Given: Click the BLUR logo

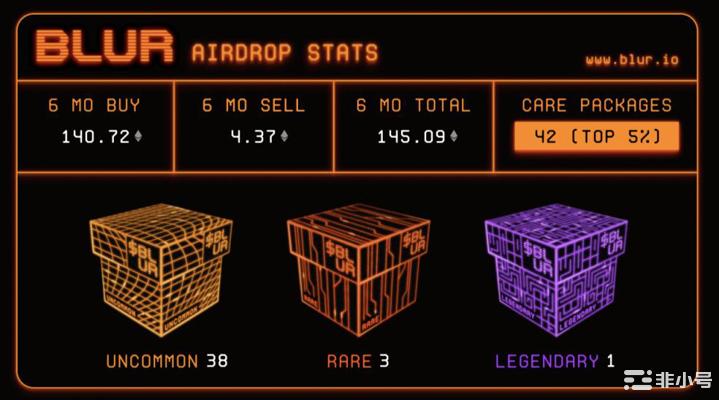Looking at the screenshot, I should coord(104,48).
